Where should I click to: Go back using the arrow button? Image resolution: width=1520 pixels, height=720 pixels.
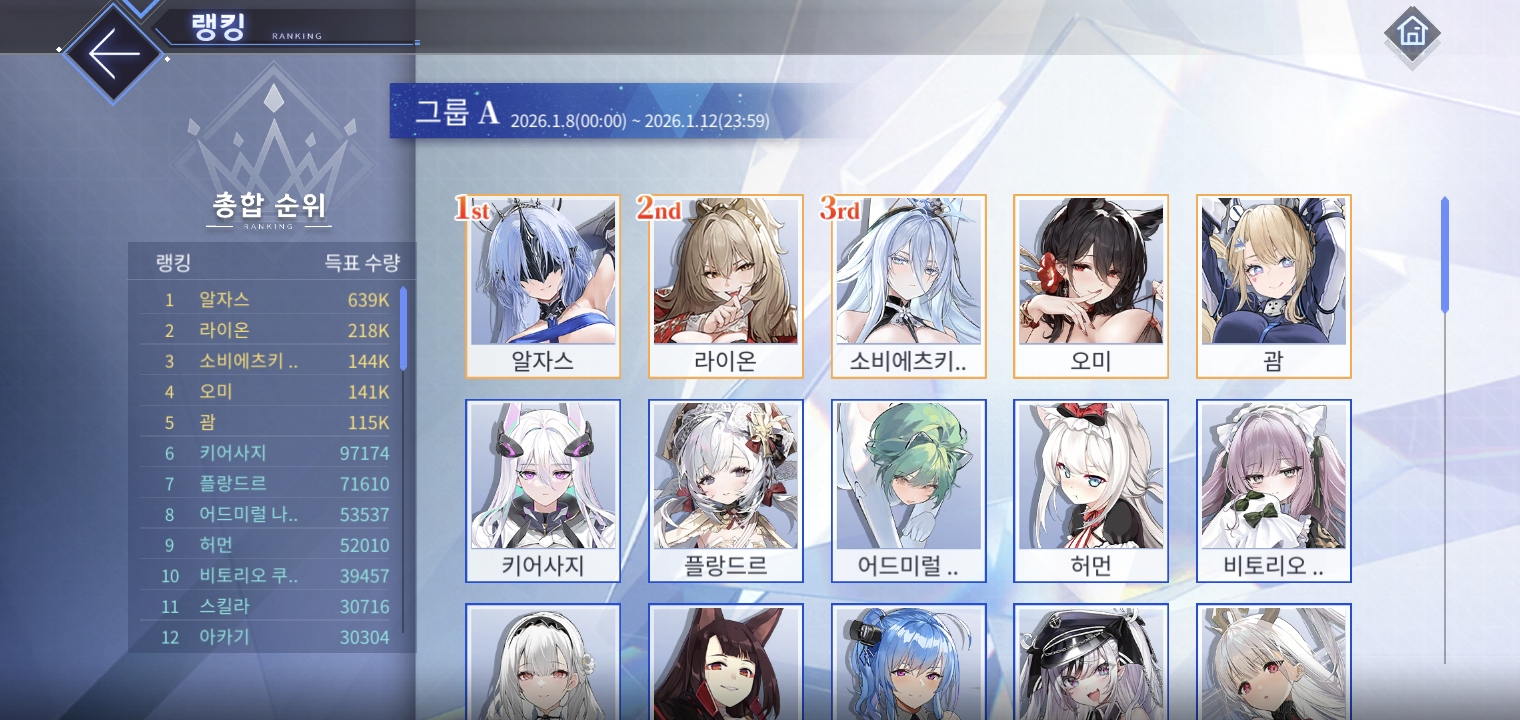pos(113,53)
